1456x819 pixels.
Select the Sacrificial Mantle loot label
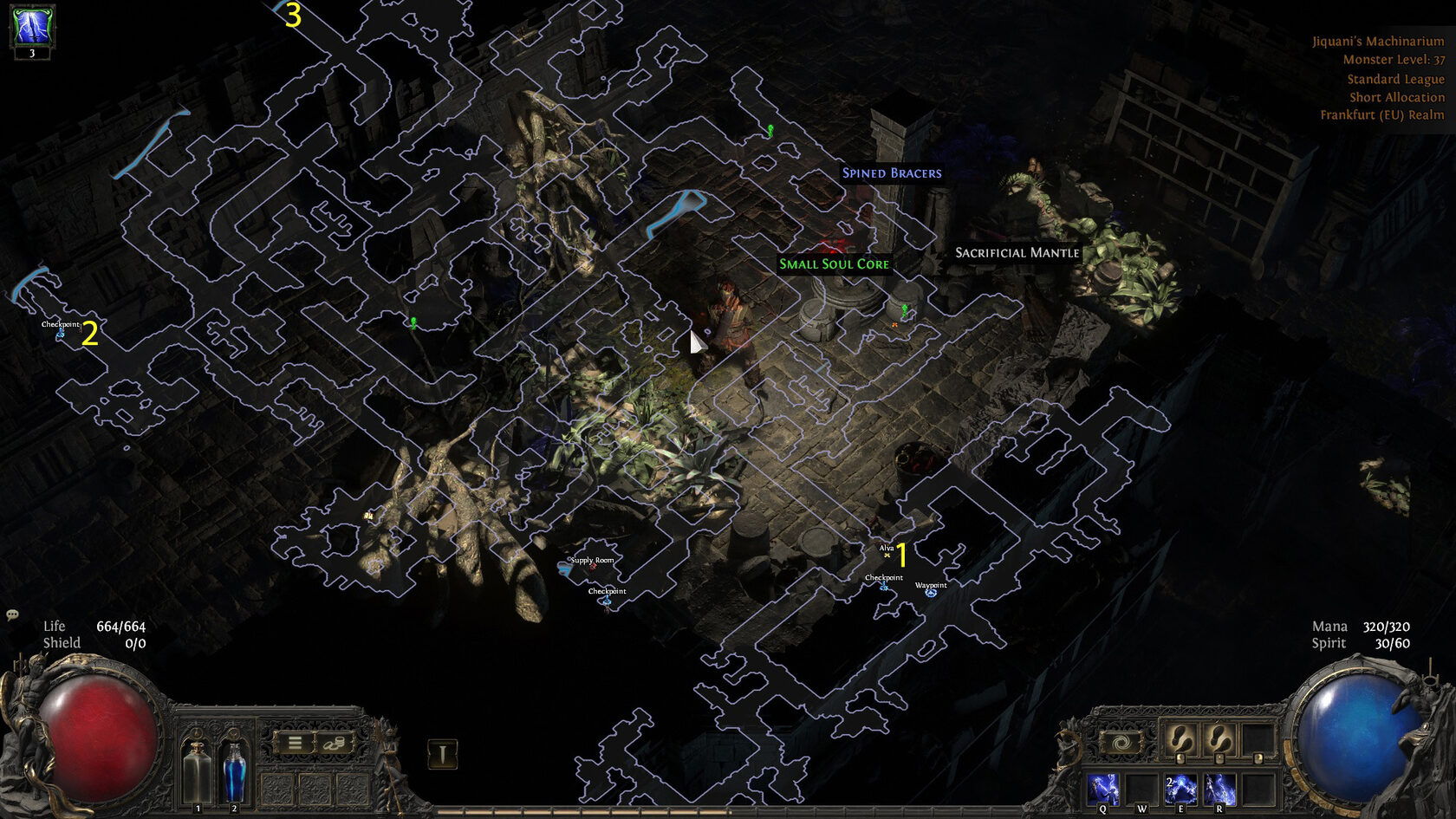click(x=1017, y=252)
